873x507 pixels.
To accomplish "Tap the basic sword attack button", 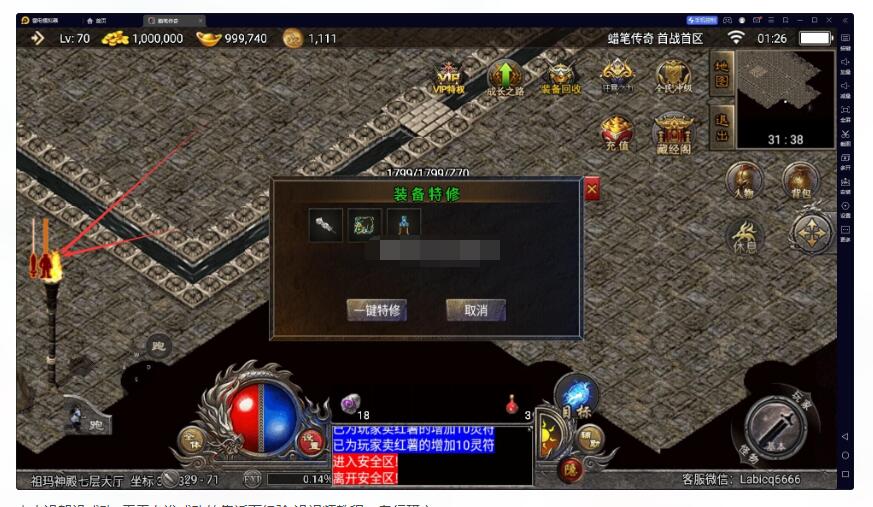I will 776,427.
